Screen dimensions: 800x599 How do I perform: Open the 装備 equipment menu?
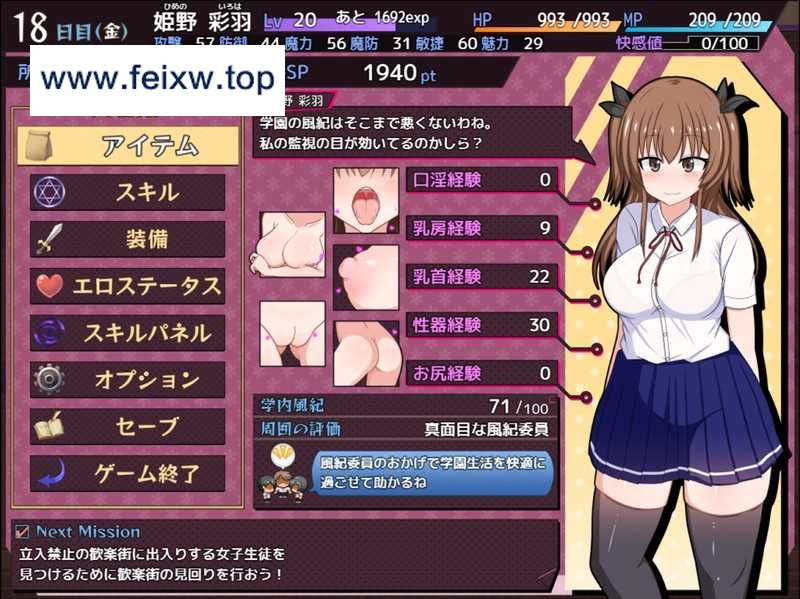[x=128, y=240]
